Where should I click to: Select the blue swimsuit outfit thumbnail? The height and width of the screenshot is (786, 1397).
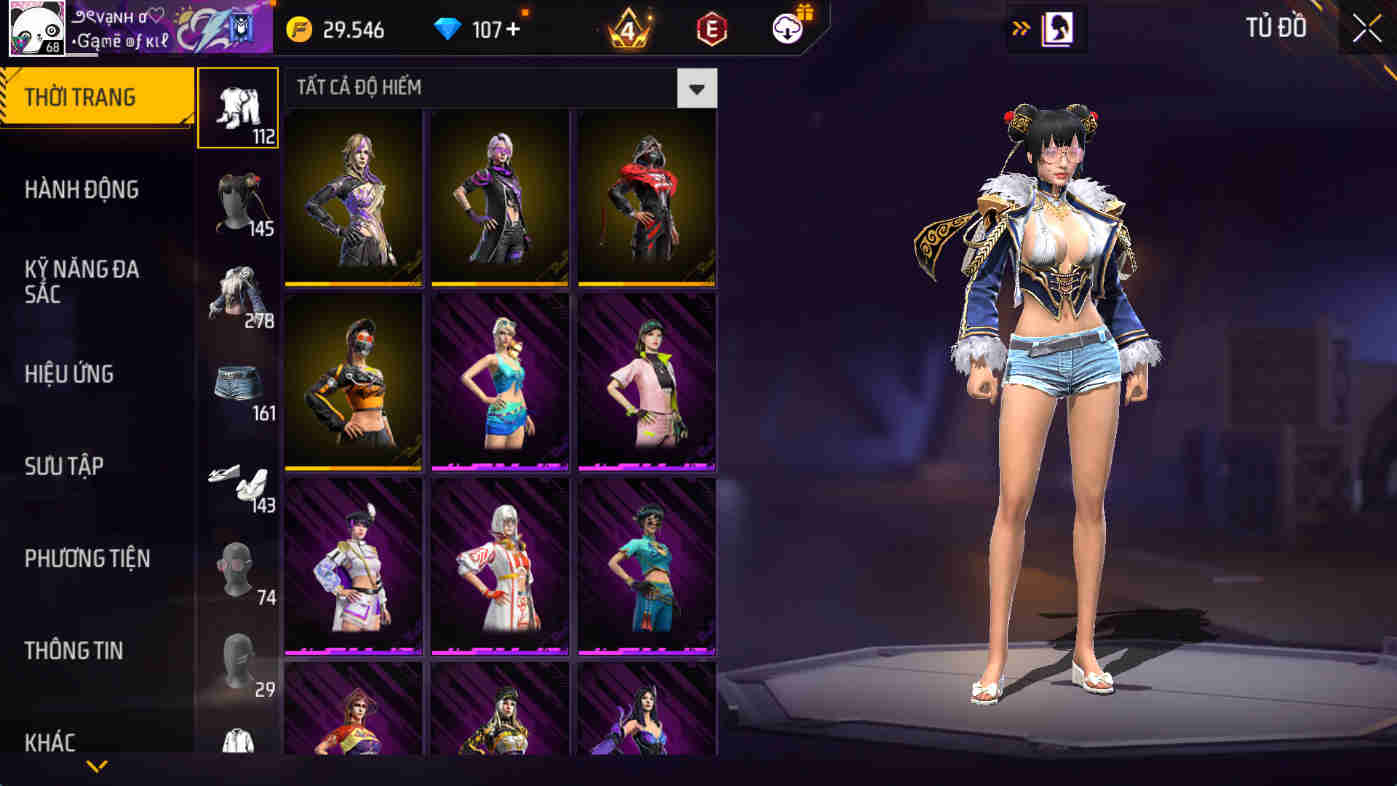[x=498, y=382]
